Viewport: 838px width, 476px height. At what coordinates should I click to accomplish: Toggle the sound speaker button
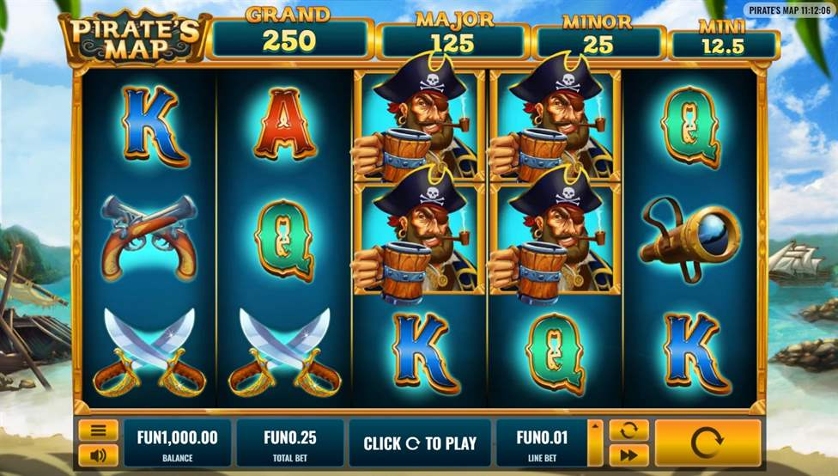[98, 455]
